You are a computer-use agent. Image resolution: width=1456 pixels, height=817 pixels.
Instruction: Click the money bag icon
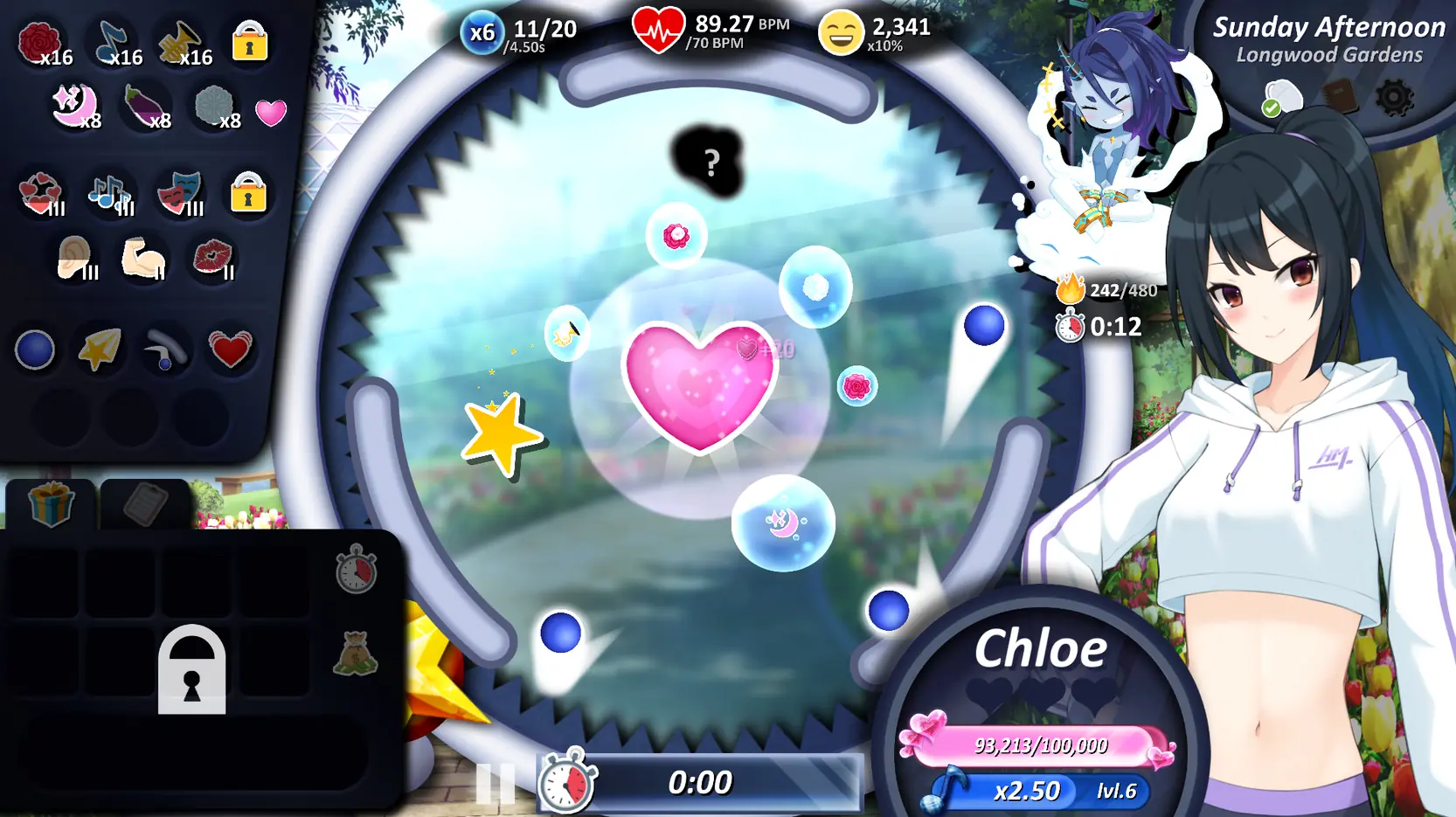click(356, 654)
